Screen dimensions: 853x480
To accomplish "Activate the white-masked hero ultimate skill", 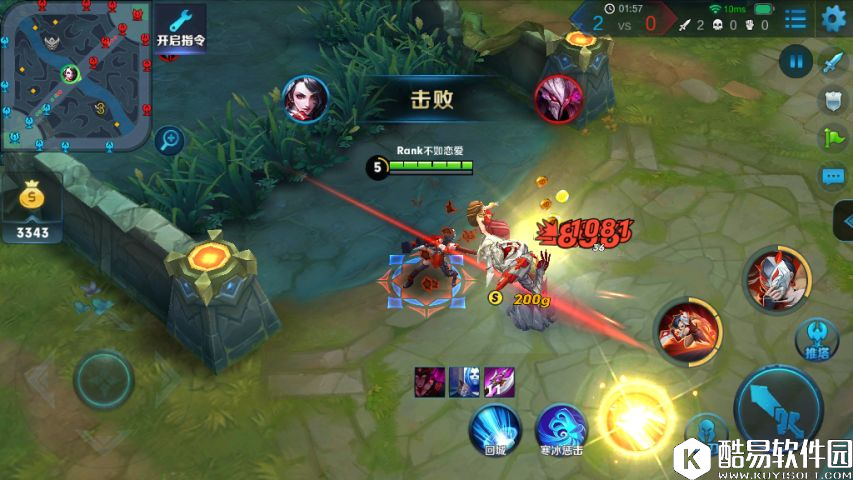I will pos(775,279).
